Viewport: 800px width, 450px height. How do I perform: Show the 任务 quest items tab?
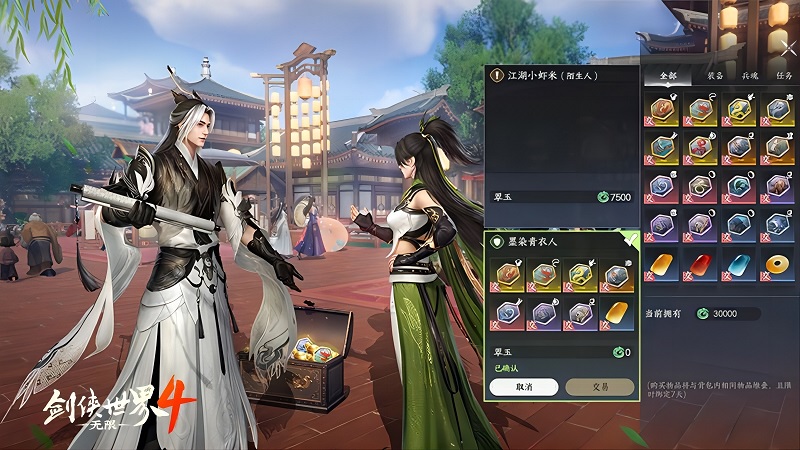779,76
